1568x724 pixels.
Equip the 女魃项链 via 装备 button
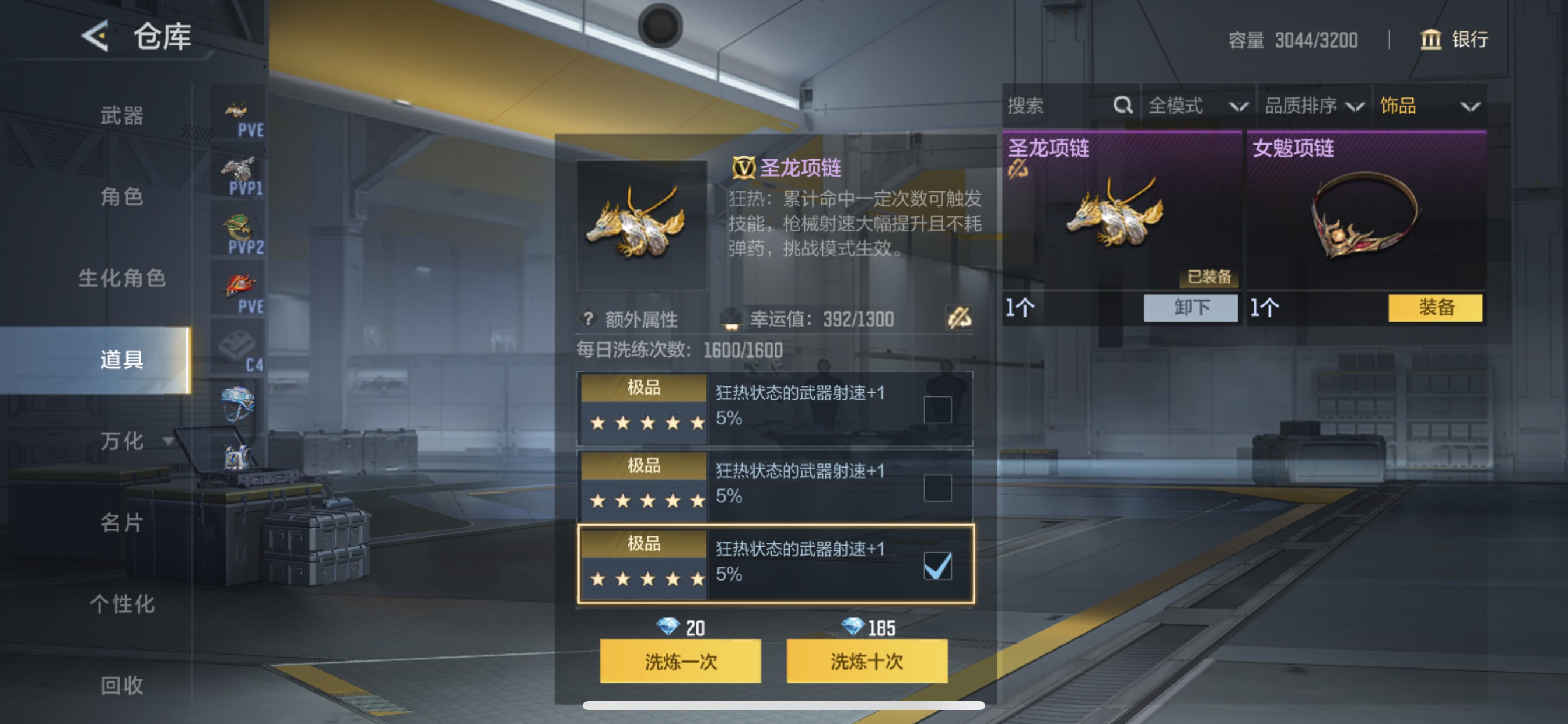pyautogui.click(x=1436, y=309)
